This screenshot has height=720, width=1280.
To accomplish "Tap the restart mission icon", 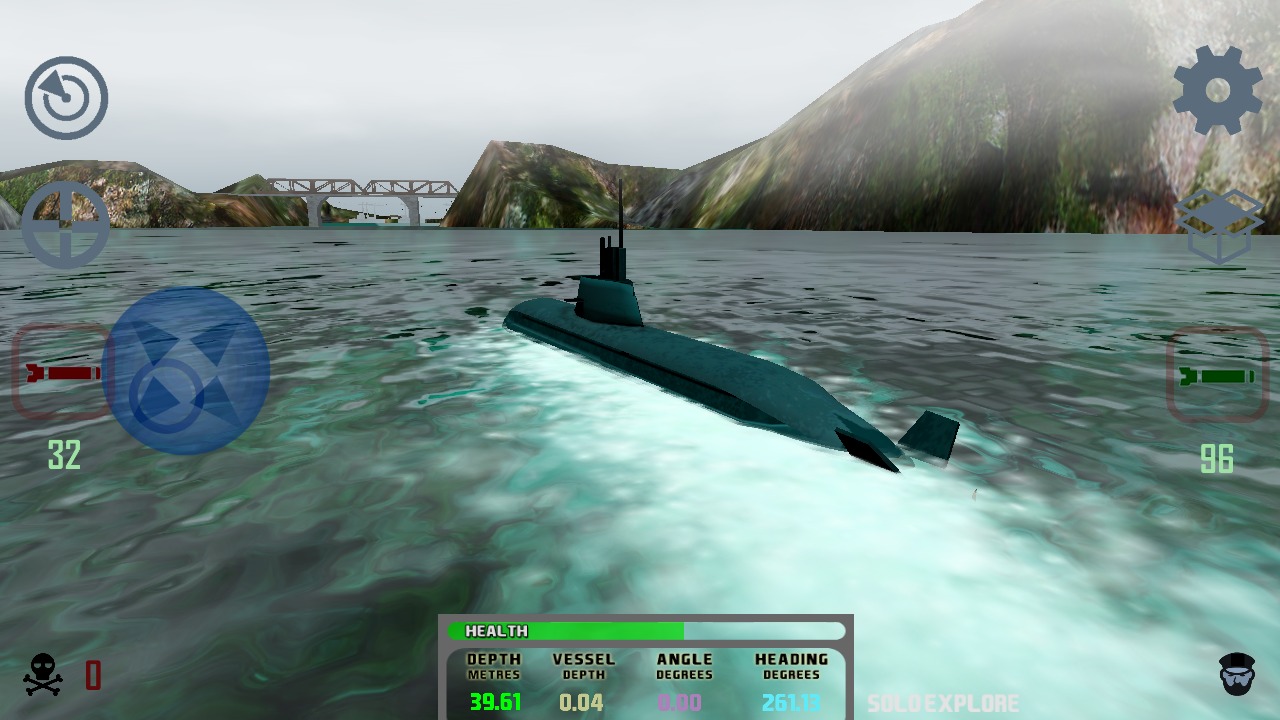I will [66, 95].
